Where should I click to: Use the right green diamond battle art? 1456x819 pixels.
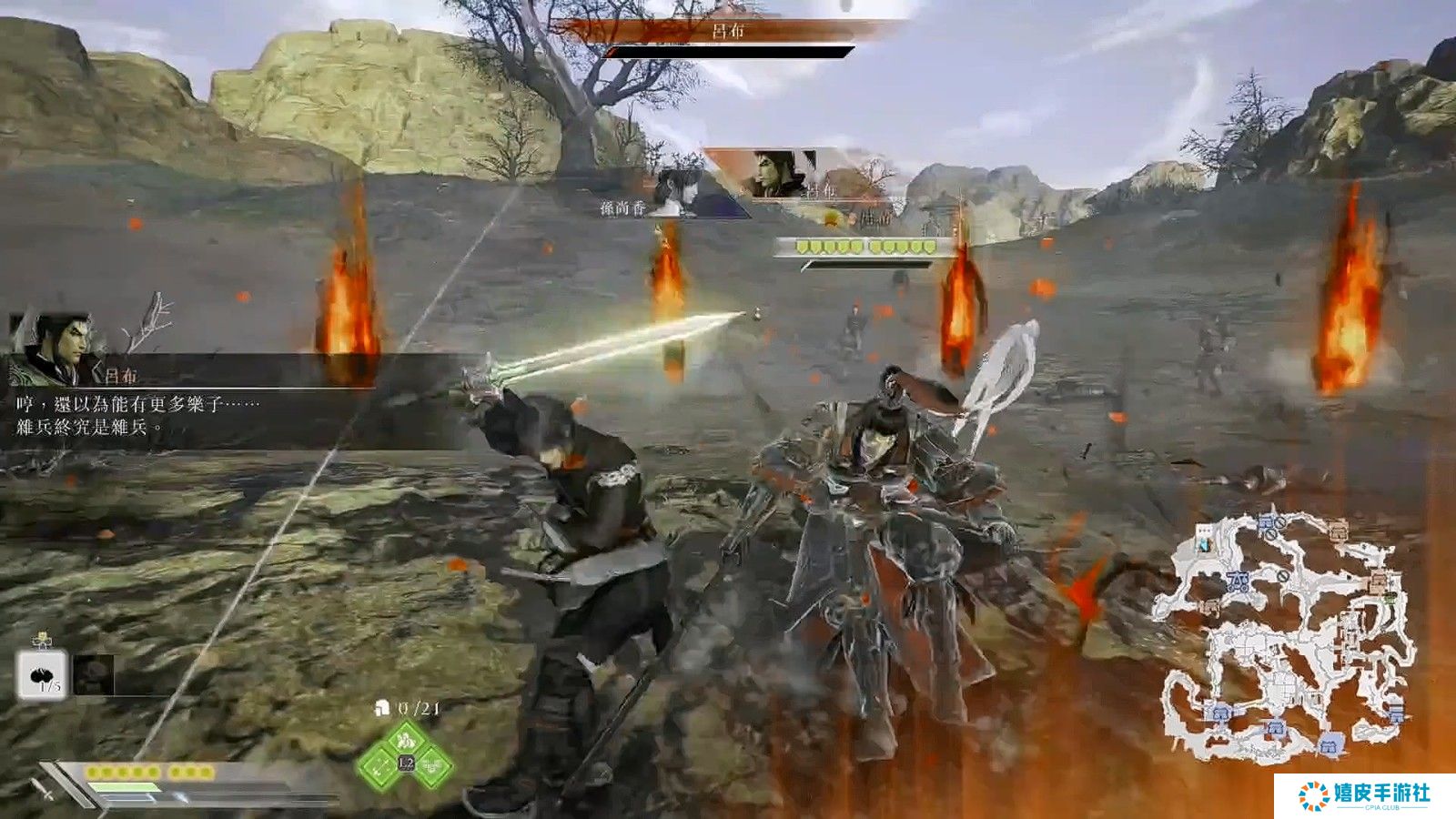click(x=432, y=767)
